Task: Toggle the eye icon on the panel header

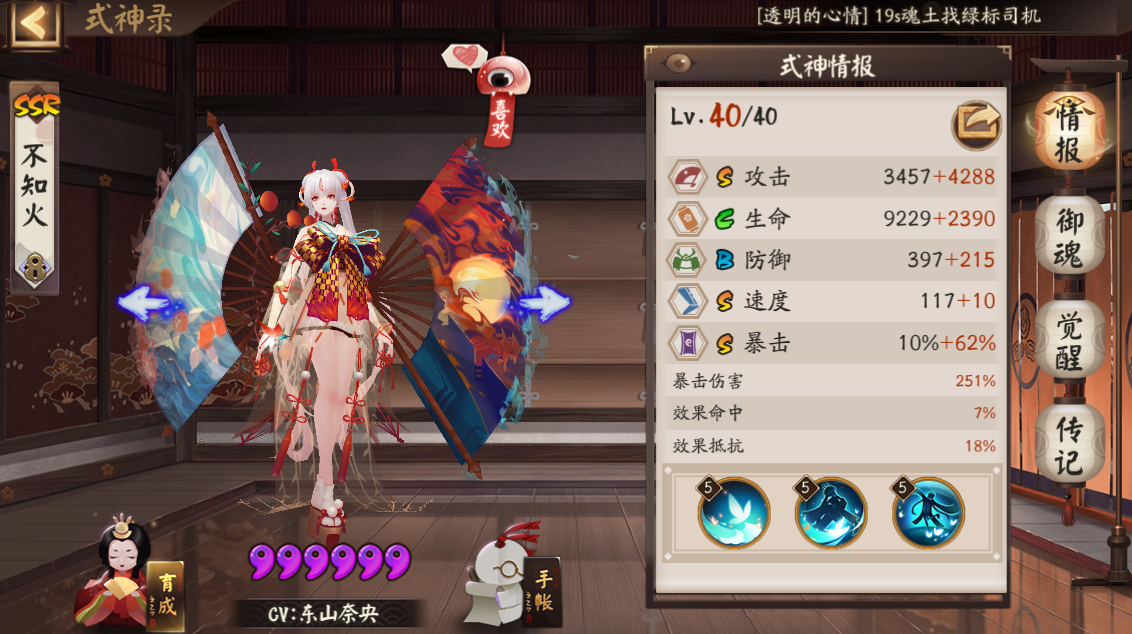Action: tap(678, 65)
